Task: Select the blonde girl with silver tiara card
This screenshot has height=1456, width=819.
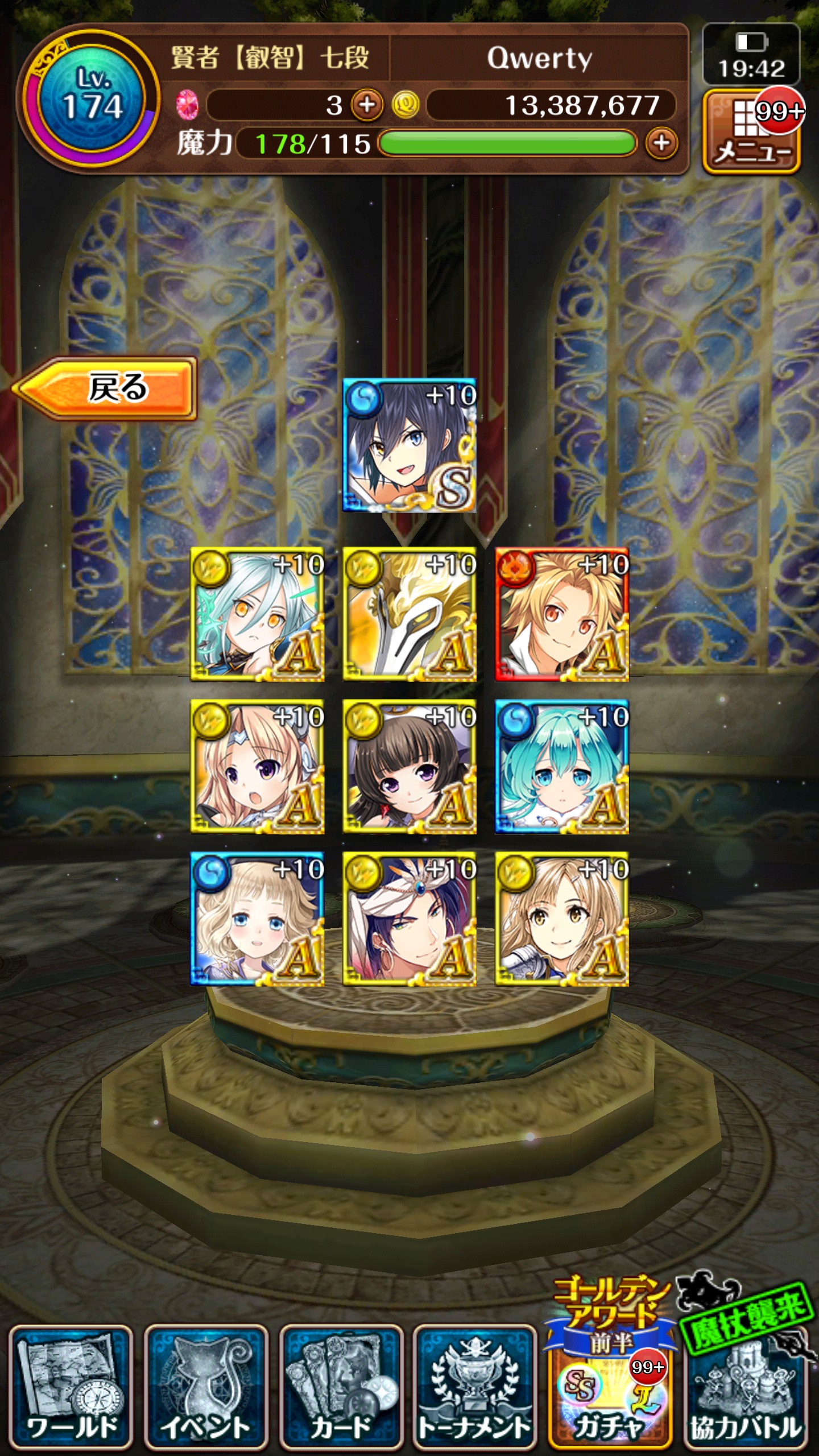Action: [x=257, y=767]
